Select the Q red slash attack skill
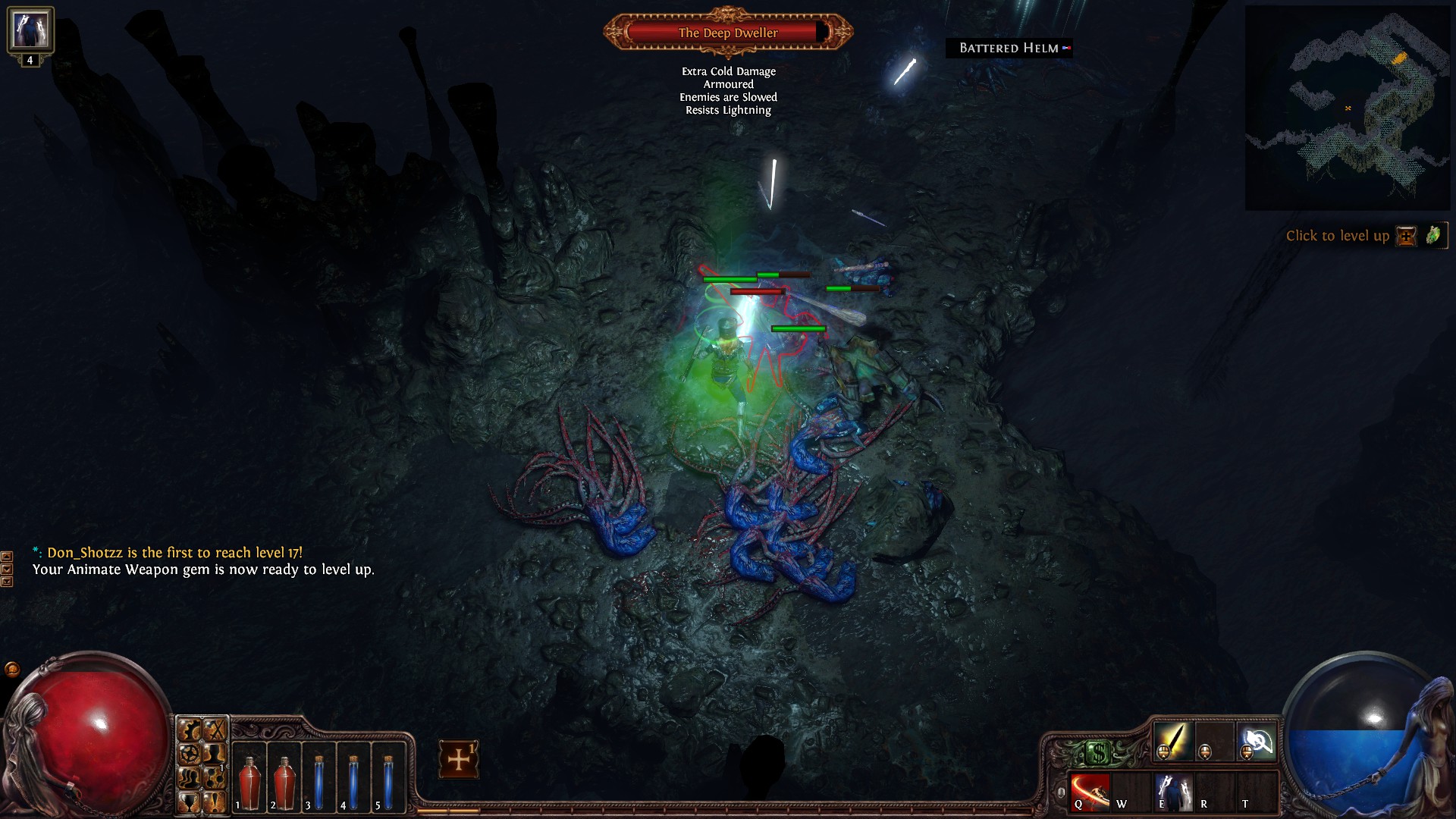 1089,792
